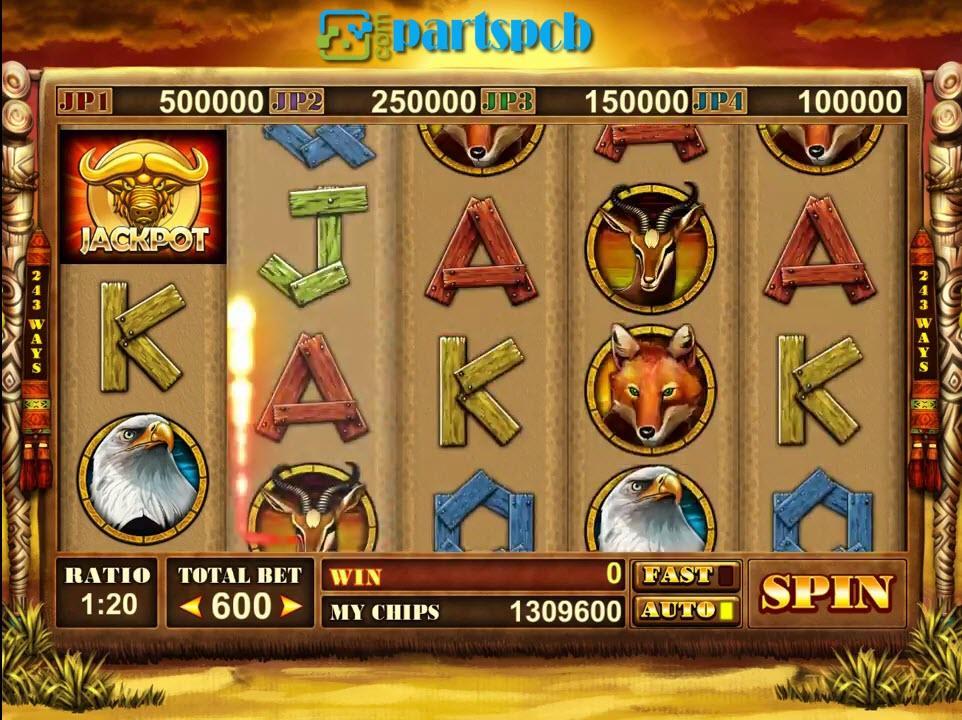The width and height of the screenshot is (962, 720).
Task: Click the partspcb logo at top
Action: coord(455,33)
